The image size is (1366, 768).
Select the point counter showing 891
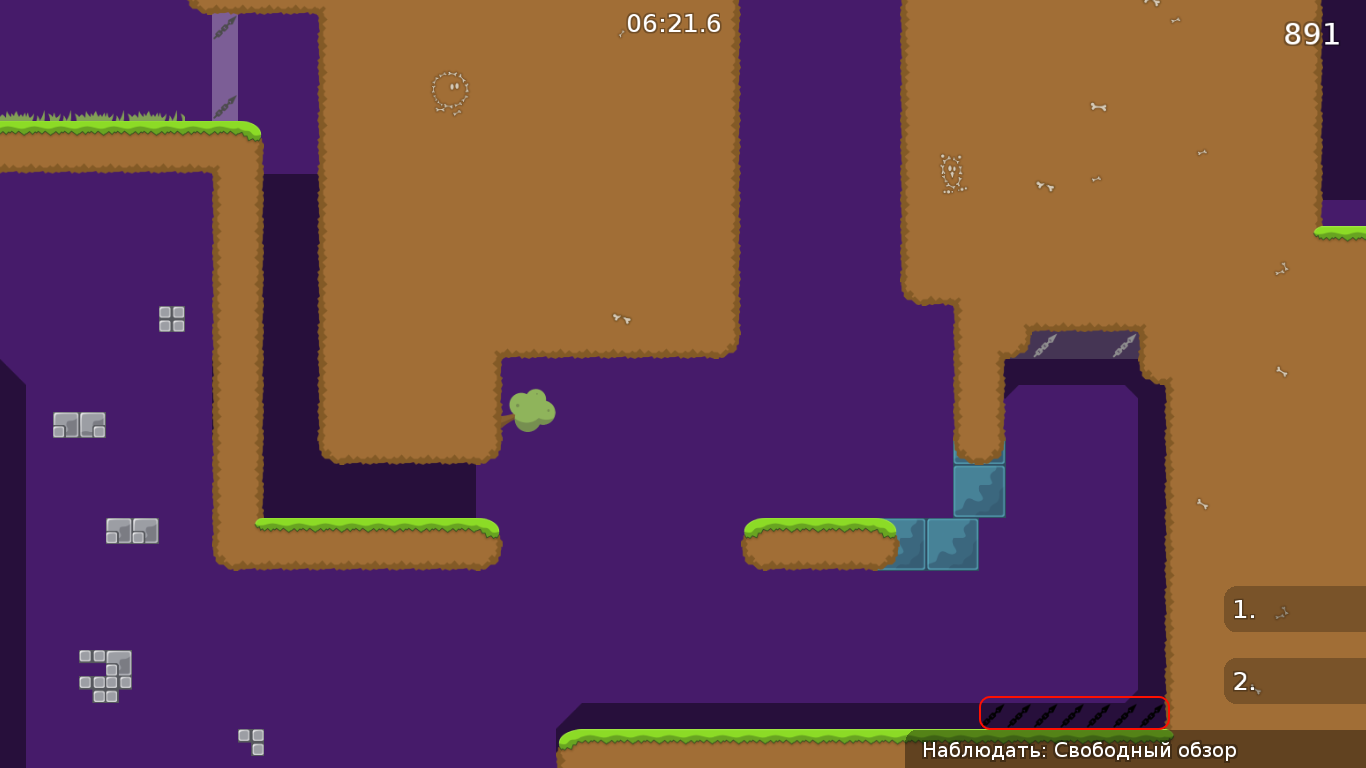1312,35
